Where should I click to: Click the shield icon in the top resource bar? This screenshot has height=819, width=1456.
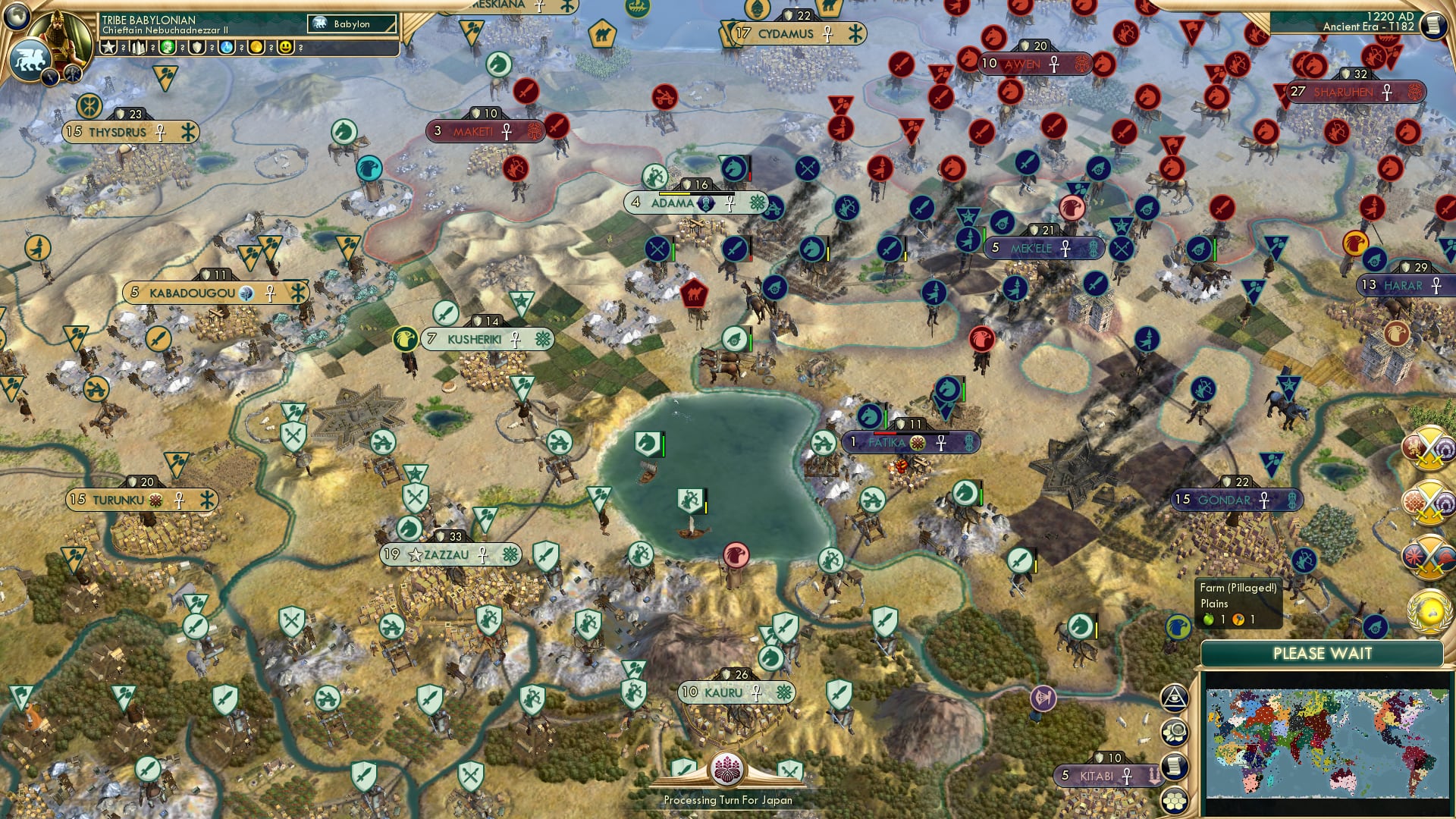(x=196, y=48)
